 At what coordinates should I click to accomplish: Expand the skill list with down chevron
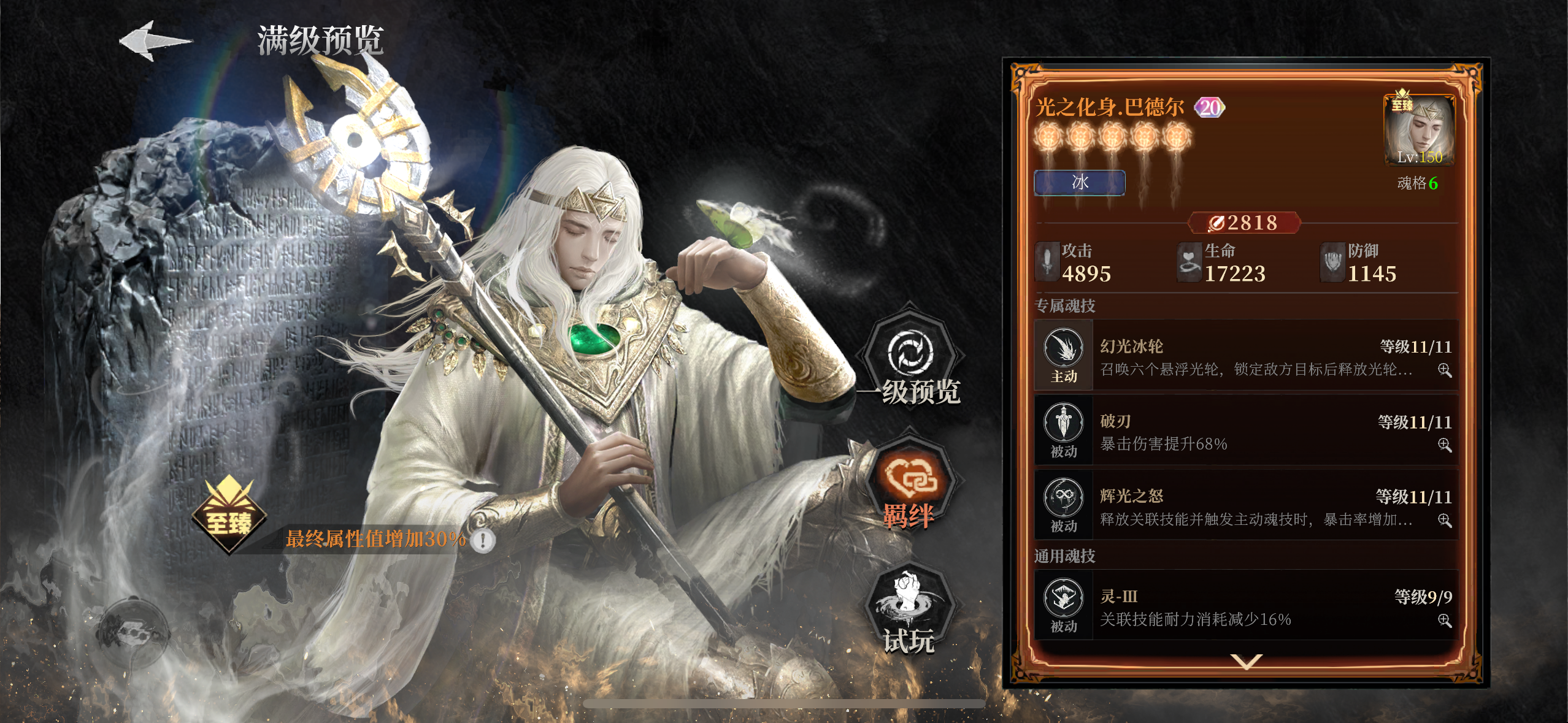pyautogui.click(x=1246, y=661)
